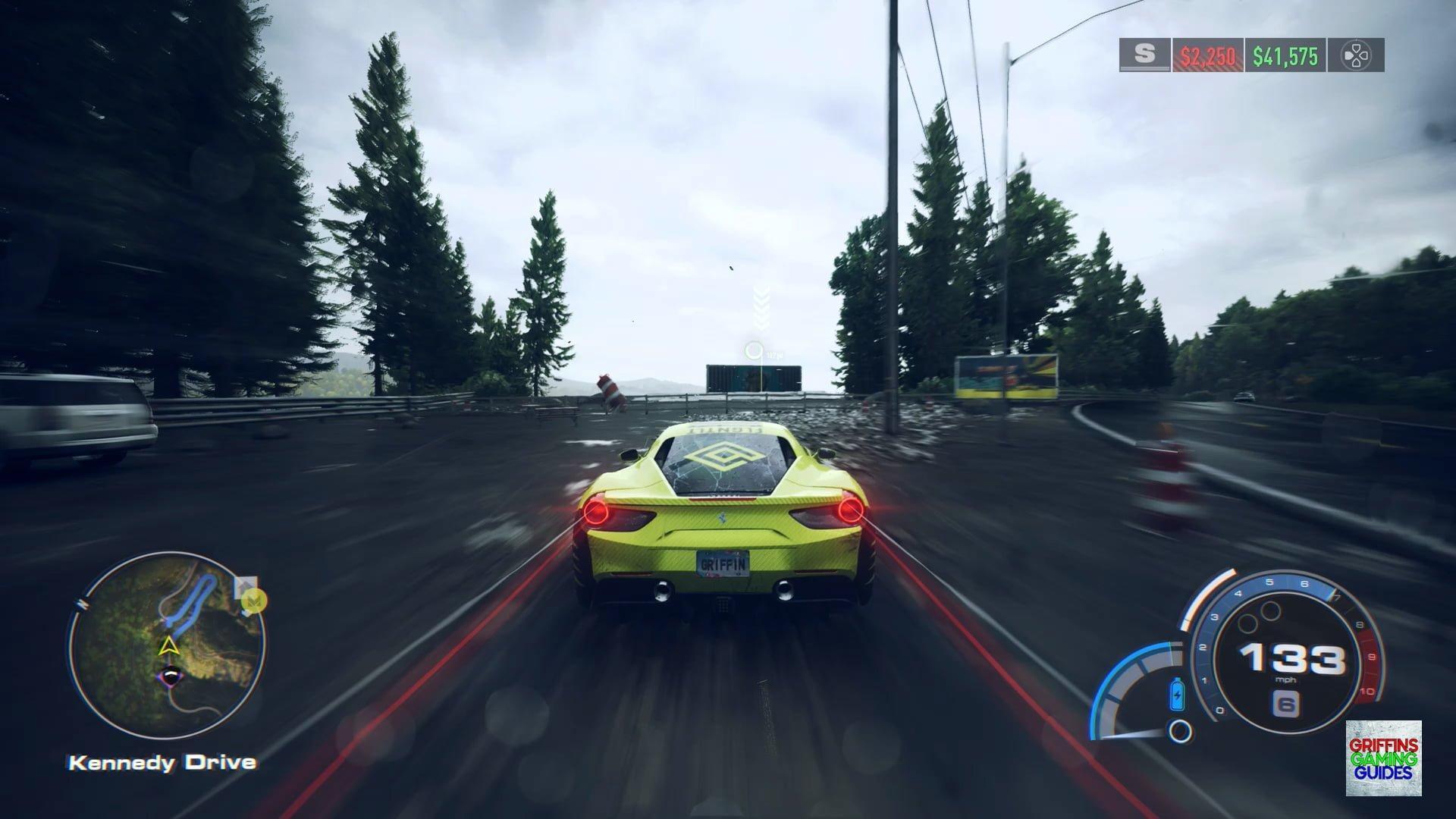Select the circular waypoint marker above the road
Viewport: 1456px width, 819px height.
tap(754, 350)
